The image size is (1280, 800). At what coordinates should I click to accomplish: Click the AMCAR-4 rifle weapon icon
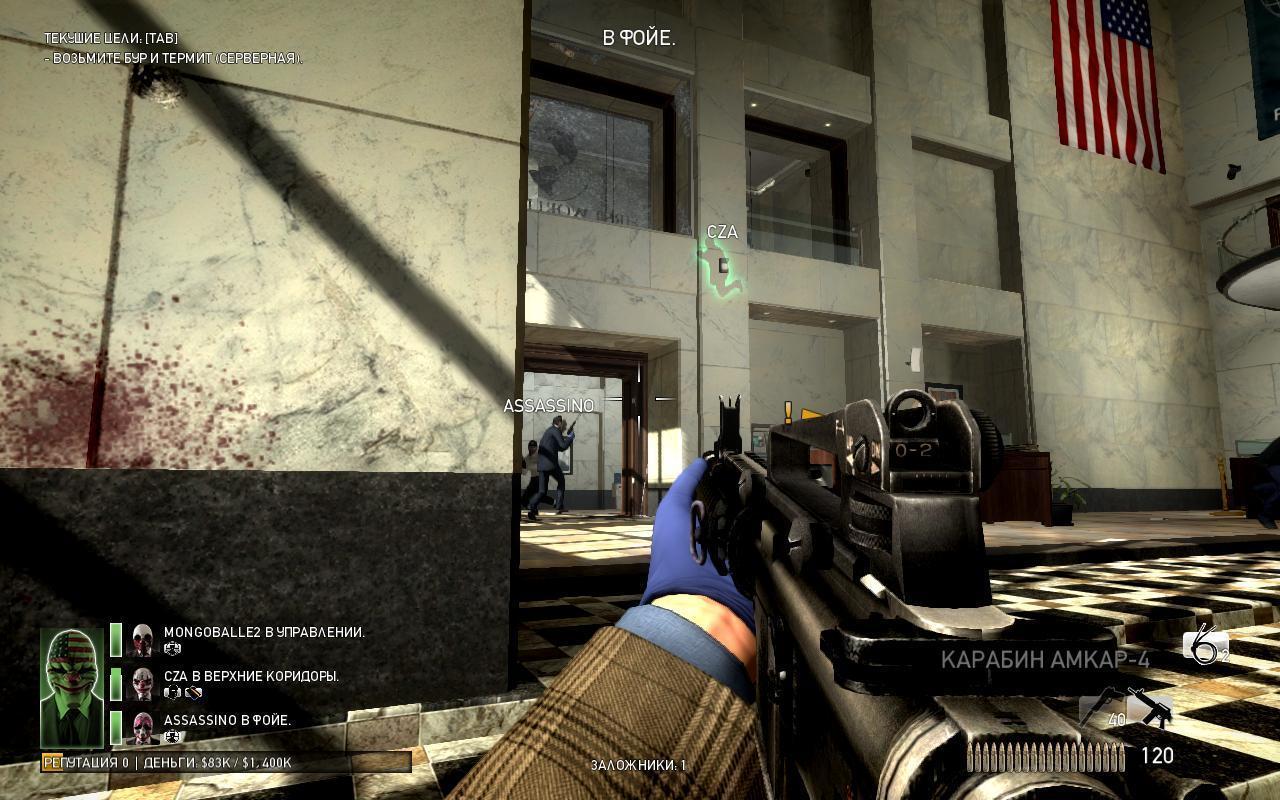click(x=1149, y=706)
